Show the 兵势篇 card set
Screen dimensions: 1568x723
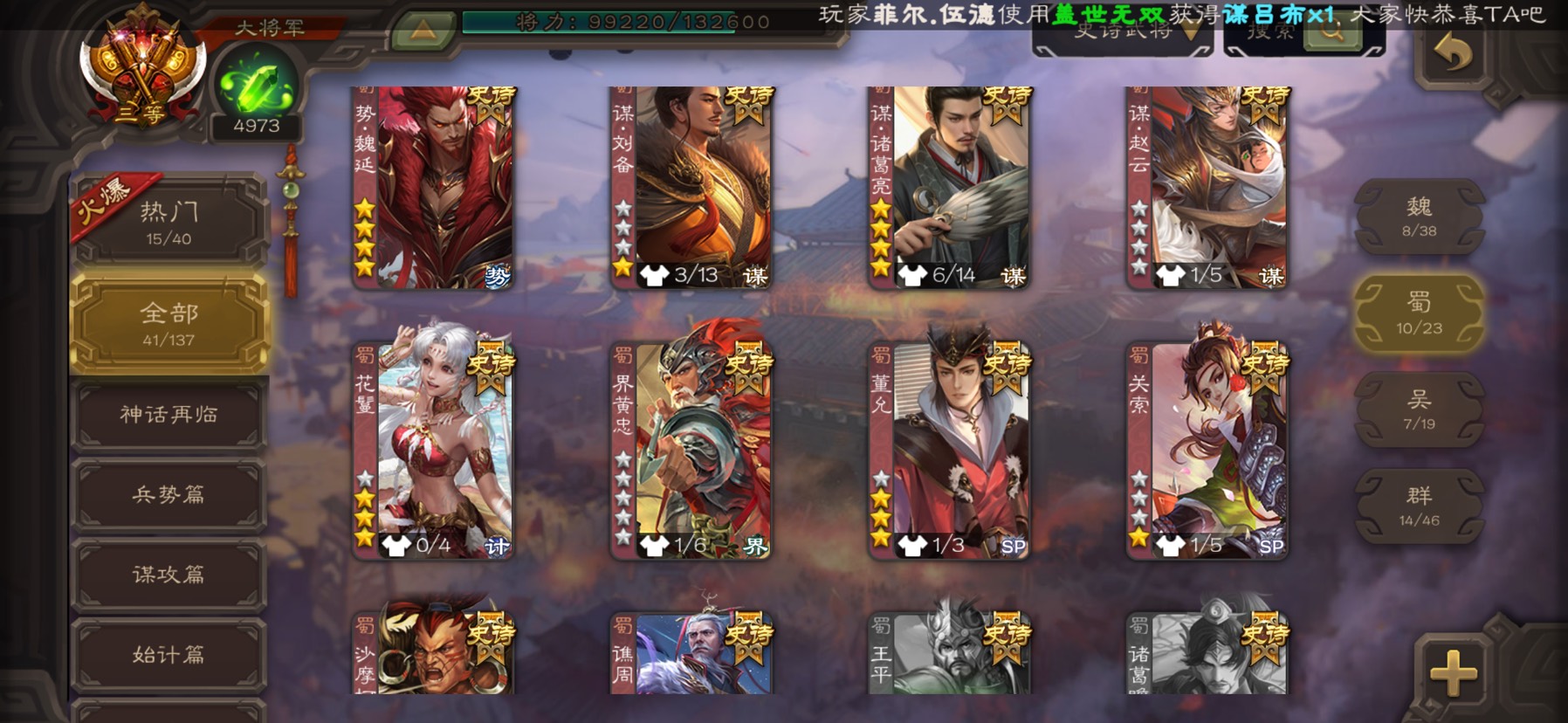click(168, 494)
